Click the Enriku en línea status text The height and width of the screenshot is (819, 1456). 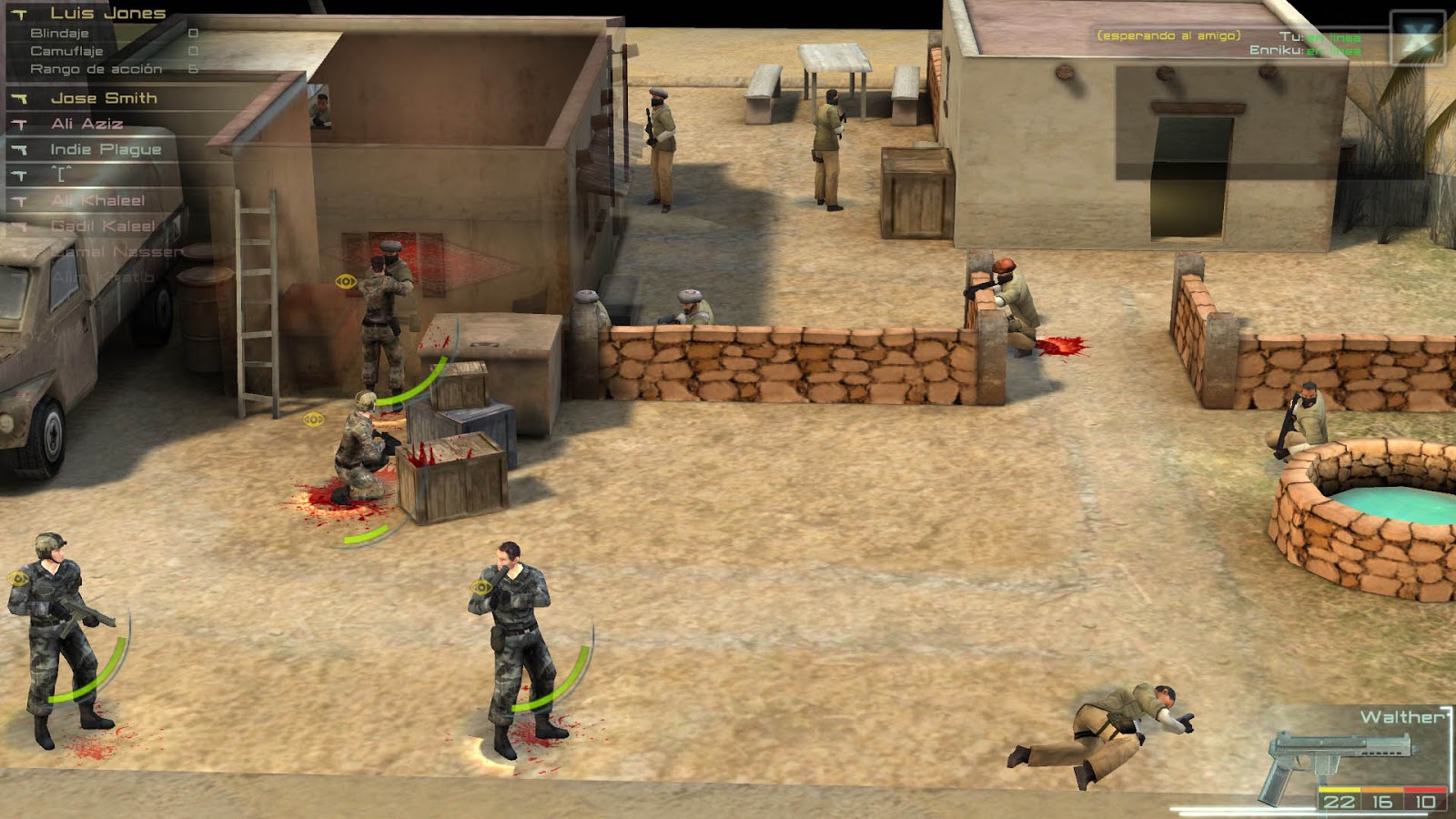click(1306, 53)
